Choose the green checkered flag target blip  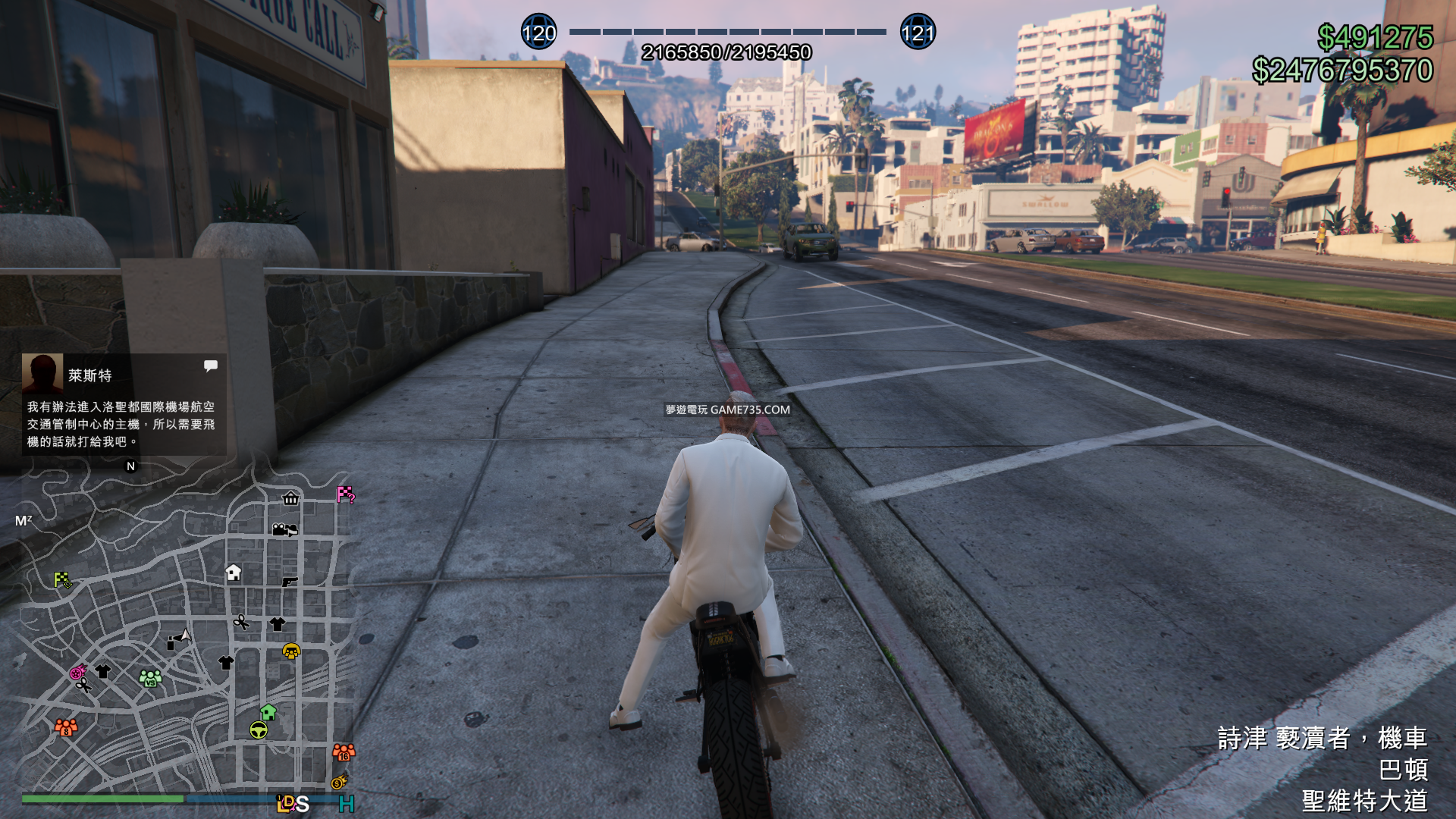(63, 581)
